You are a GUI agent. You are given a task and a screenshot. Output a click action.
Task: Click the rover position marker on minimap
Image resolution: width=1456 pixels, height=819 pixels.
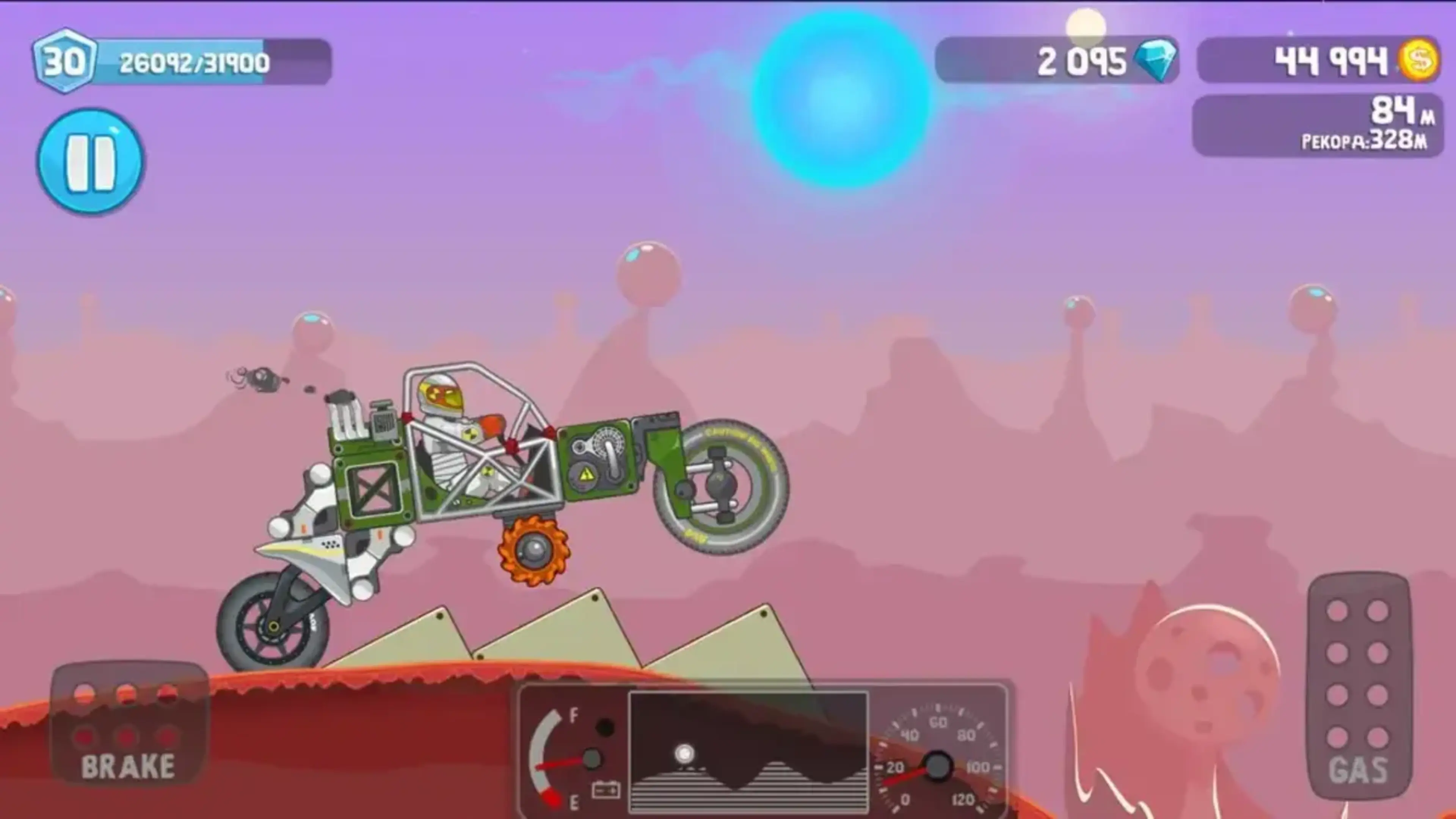(685, 753)
